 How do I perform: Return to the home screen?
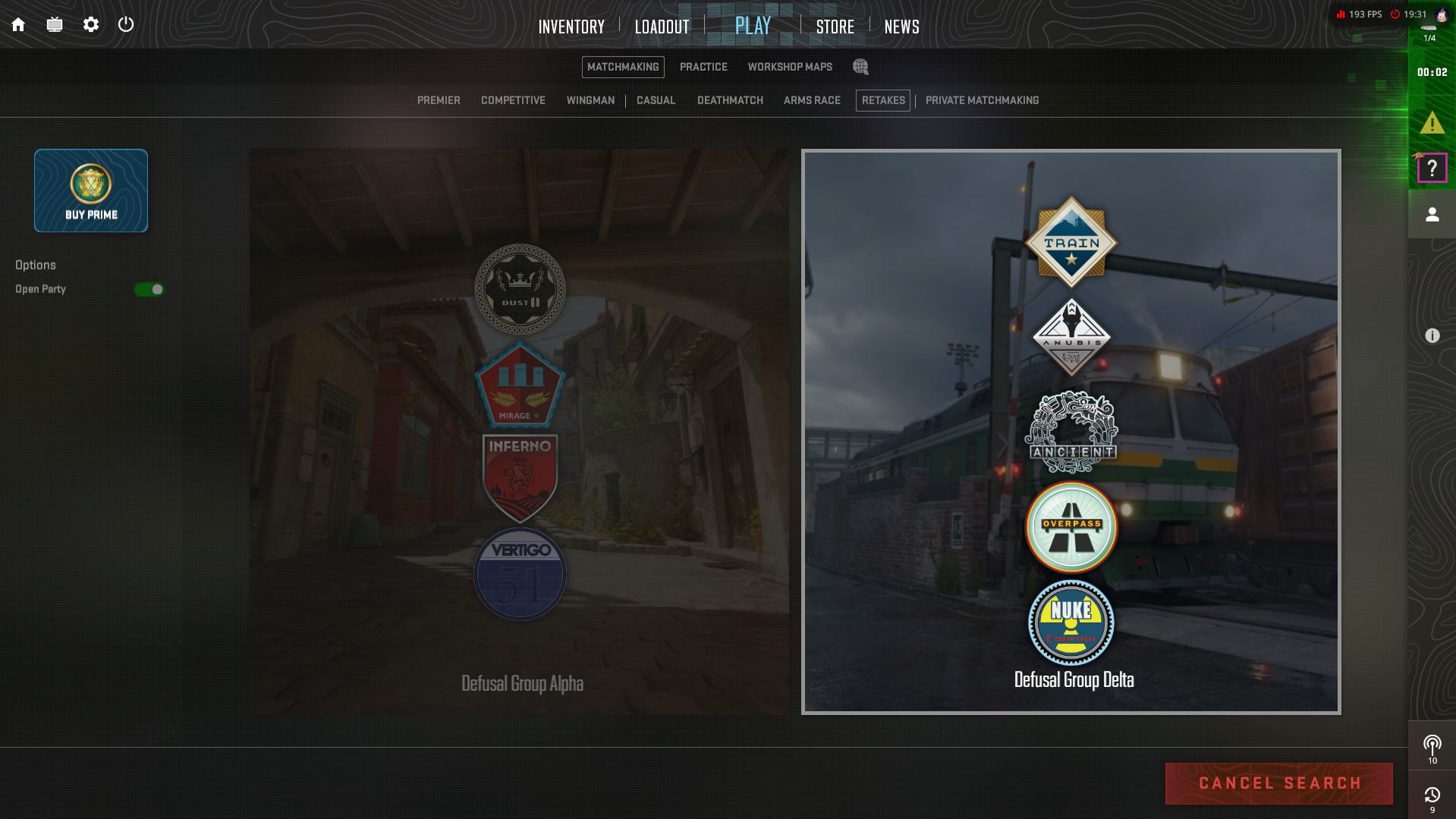[x=18, y=25]
